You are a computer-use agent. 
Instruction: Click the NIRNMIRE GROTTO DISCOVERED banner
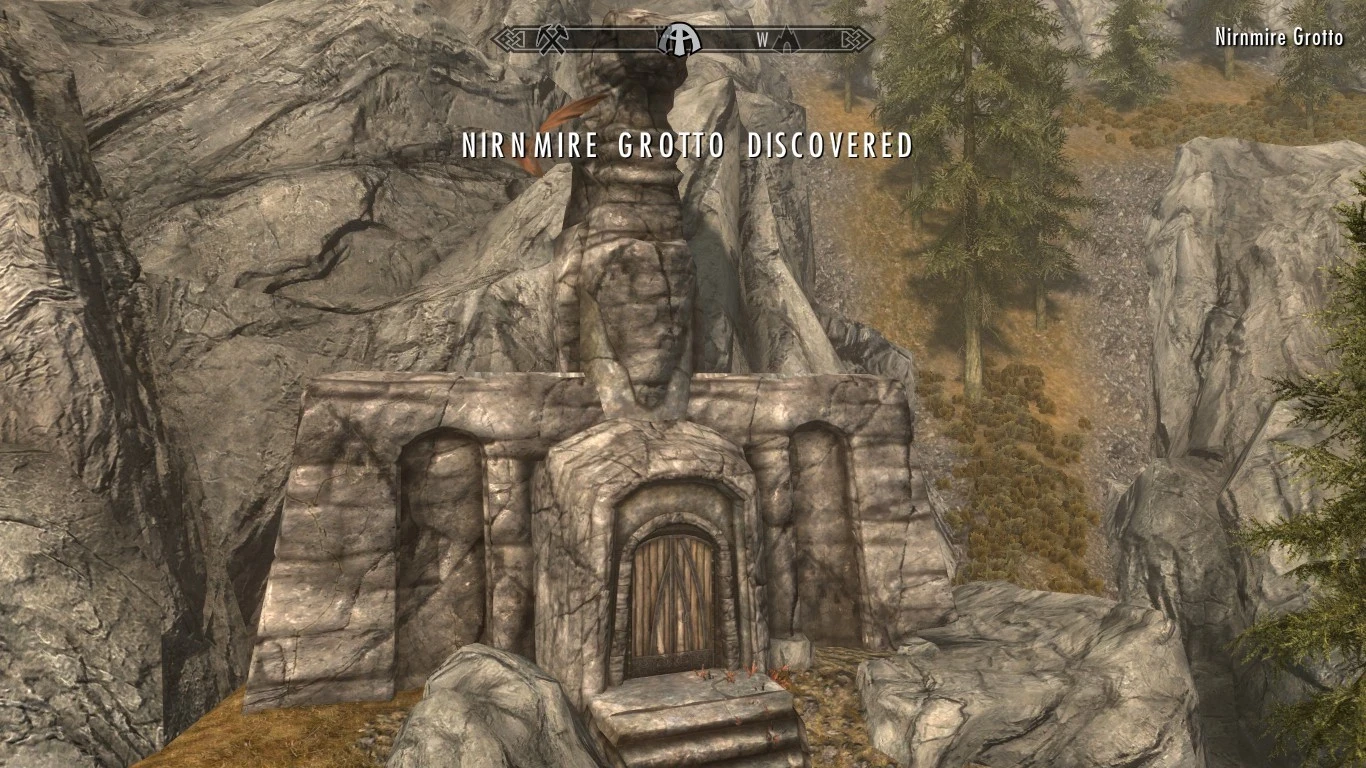[686, 146]
